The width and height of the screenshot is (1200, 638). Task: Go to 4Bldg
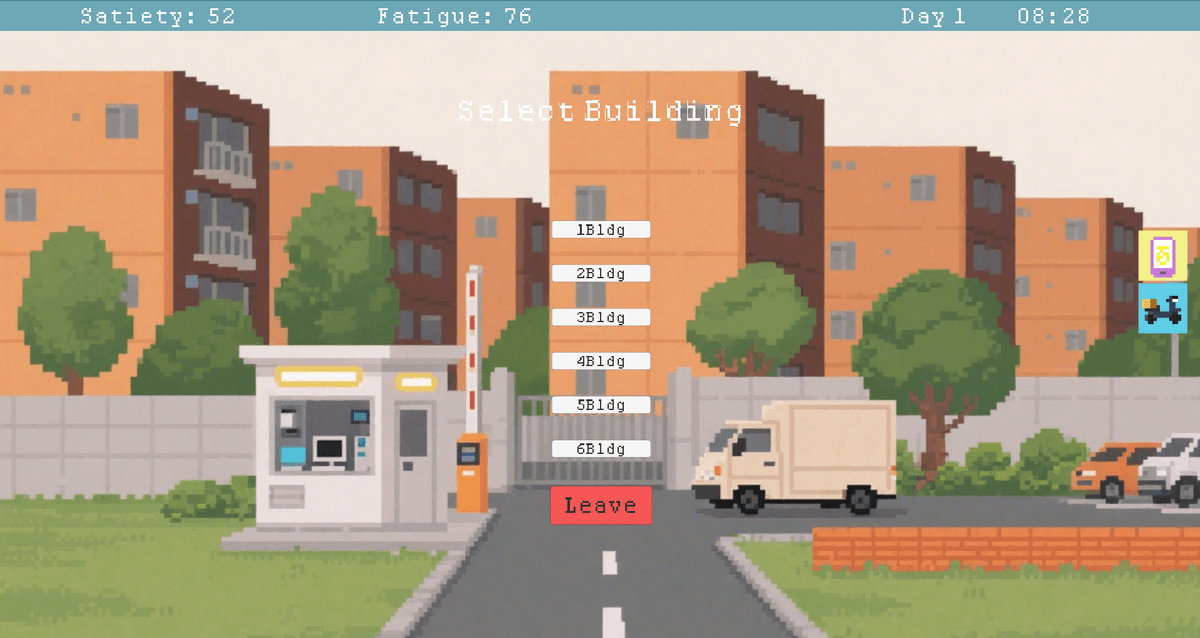601,361
